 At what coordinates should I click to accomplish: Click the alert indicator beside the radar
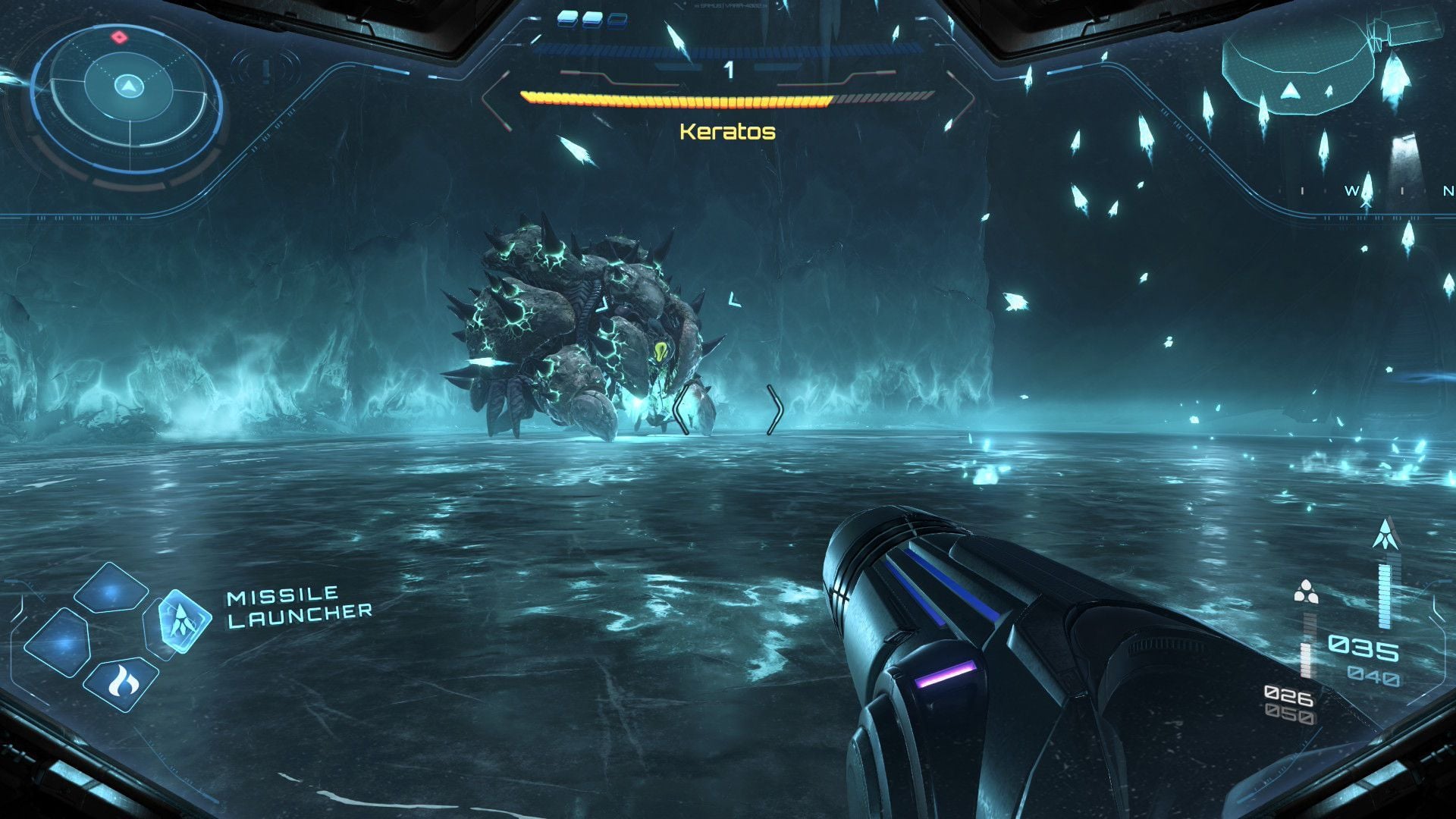pyautogui.click(x=267, y=71)
